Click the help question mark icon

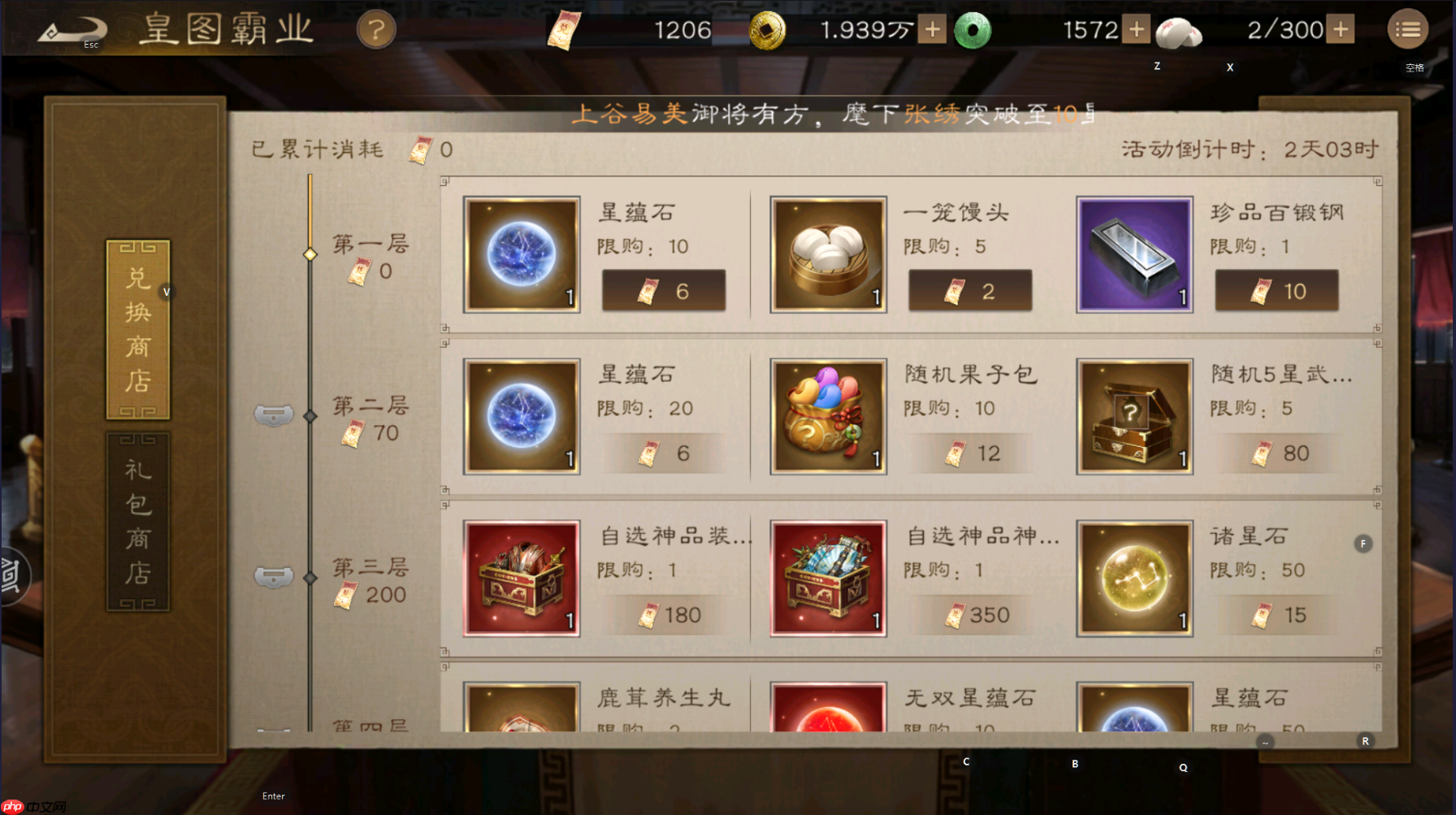coord(377,30)
